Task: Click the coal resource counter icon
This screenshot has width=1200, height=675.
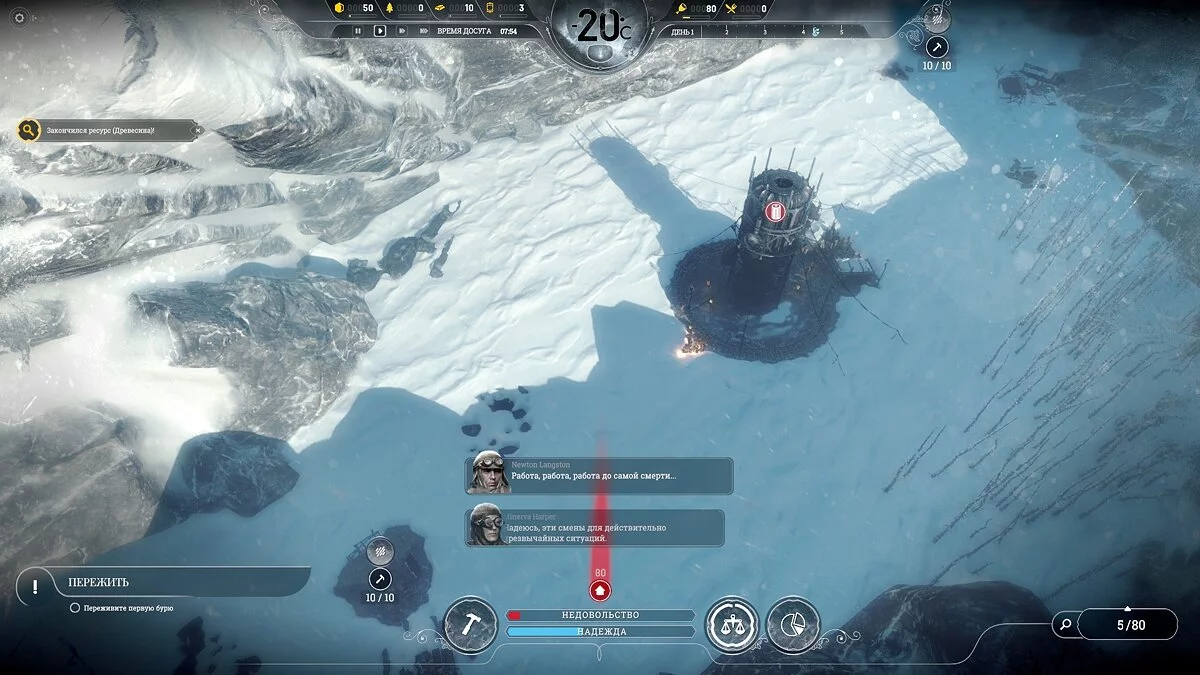Action: [340, 9]
